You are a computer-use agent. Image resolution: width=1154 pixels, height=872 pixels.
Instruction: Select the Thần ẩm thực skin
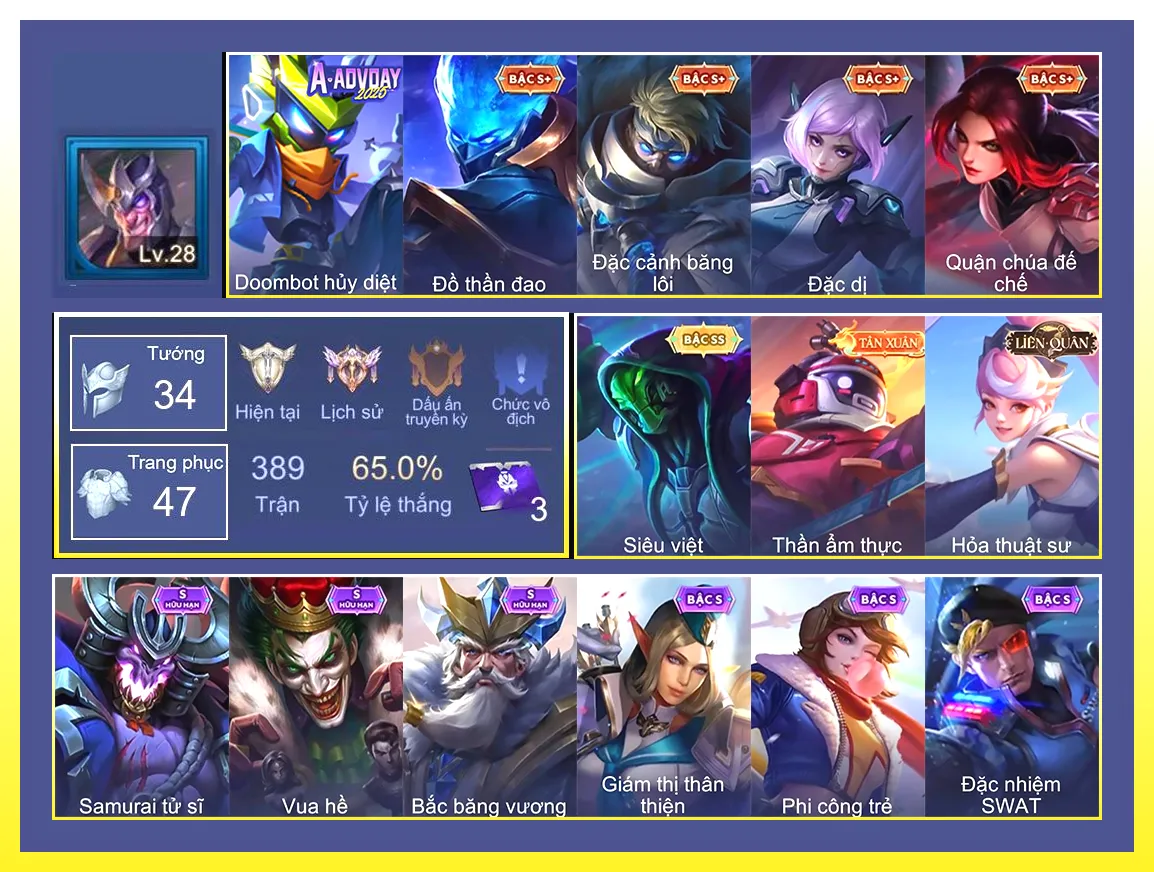tap(837, 435)
